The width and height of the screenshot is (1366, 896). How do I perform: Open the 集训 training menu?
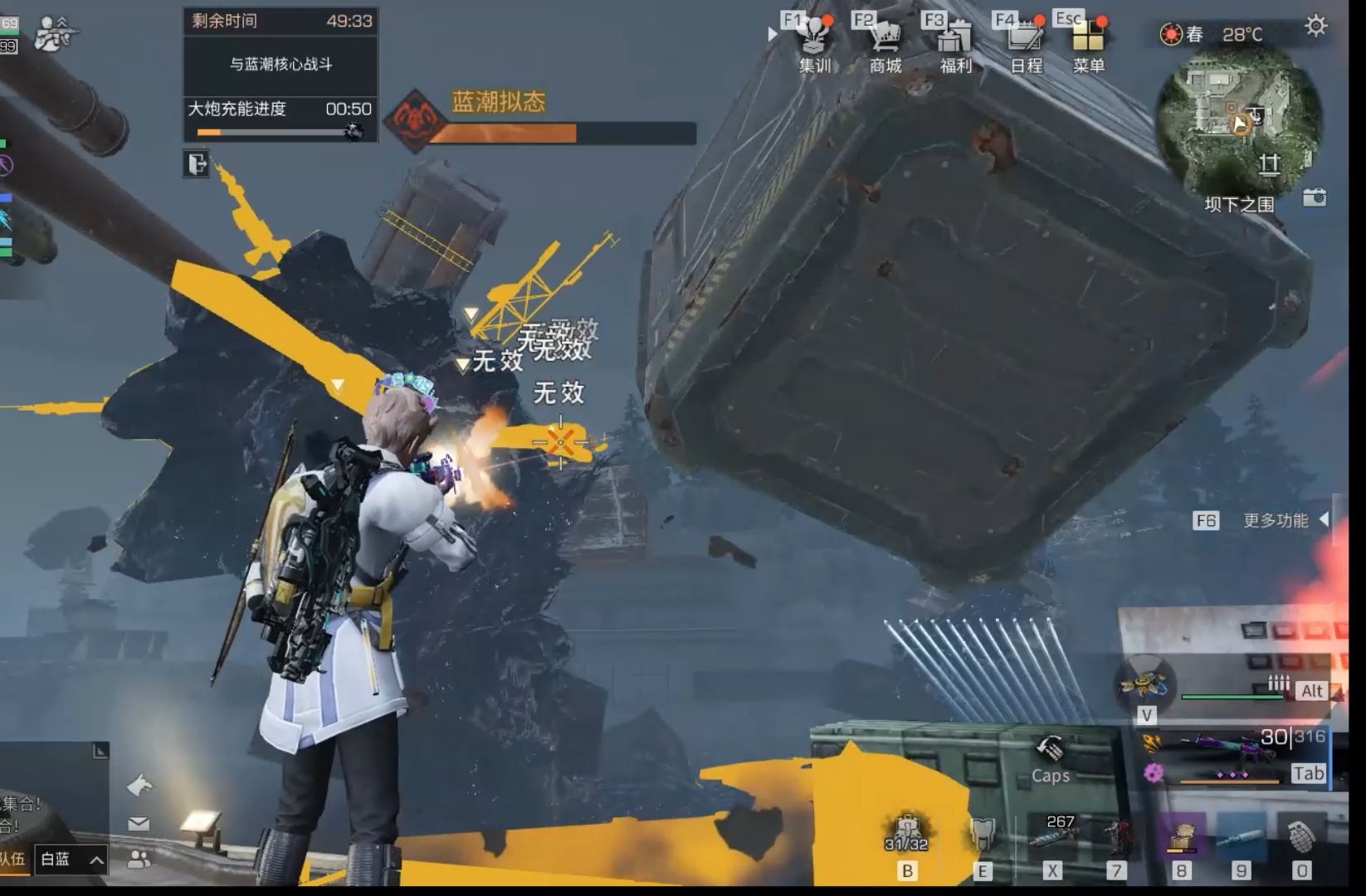pyautogui.click(x=813, y=45)
